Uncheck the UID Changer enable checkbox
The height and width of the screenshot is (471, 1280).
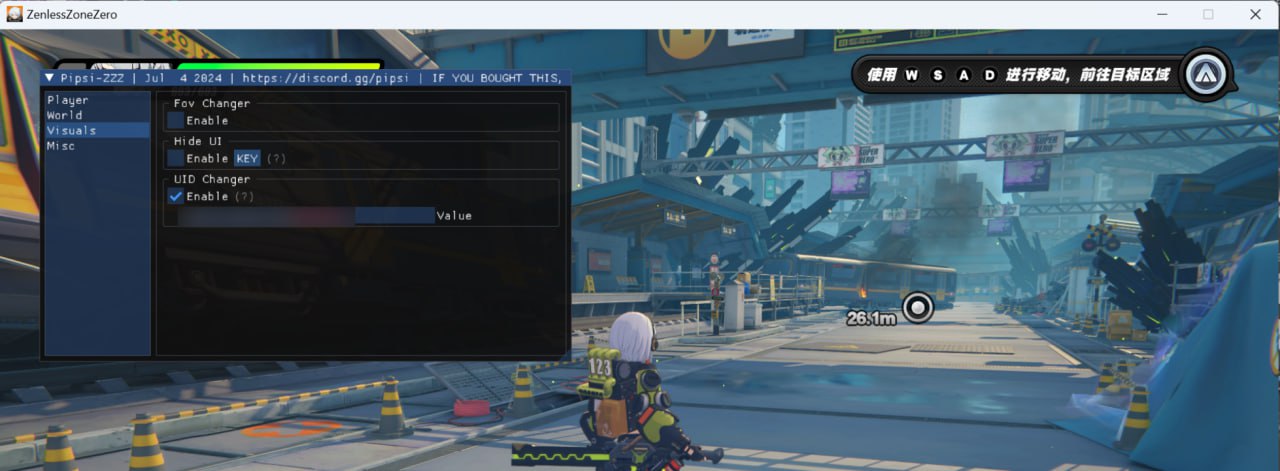(176, 196)
